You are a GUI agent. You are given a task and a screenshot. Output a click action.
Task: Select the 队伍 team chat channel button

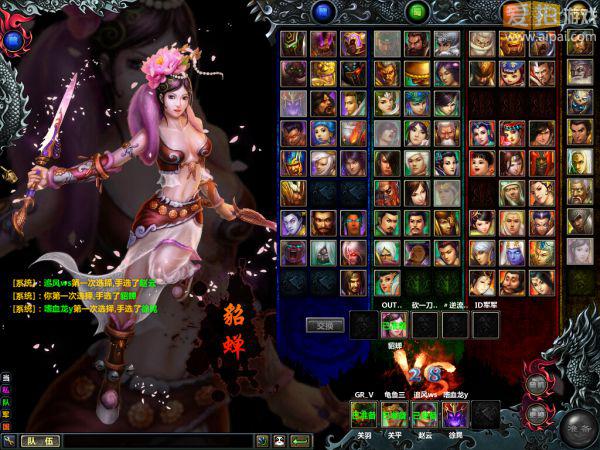pos(42,440)
